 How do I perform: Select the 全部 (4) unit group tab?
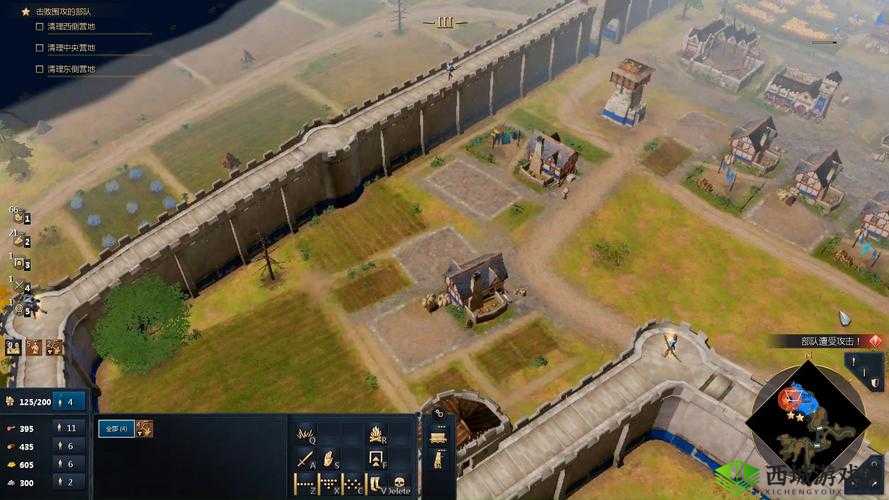tap(115, 428)
